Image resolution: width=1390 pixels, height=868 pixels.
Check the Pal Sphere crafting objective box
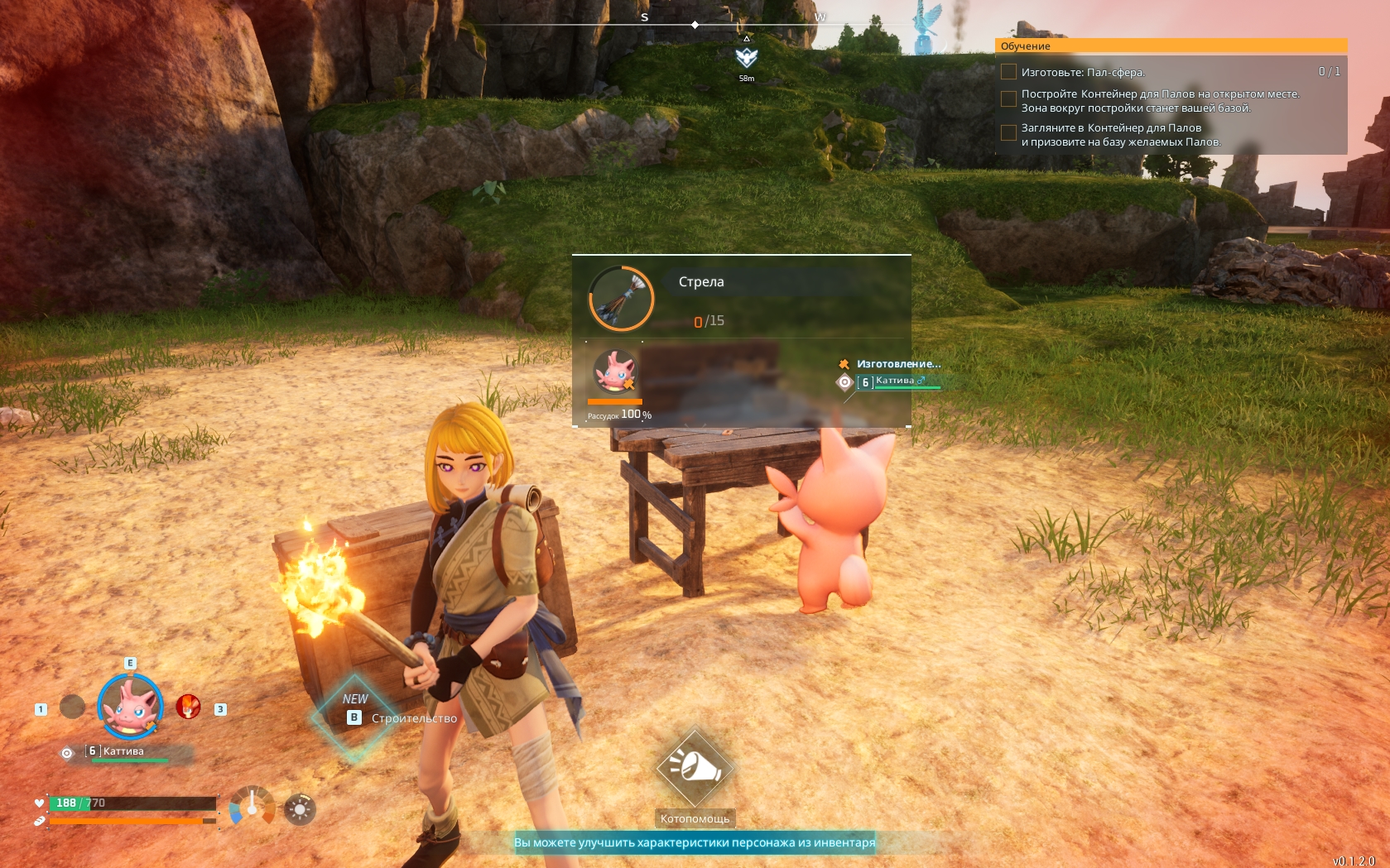click(1008, 72)
